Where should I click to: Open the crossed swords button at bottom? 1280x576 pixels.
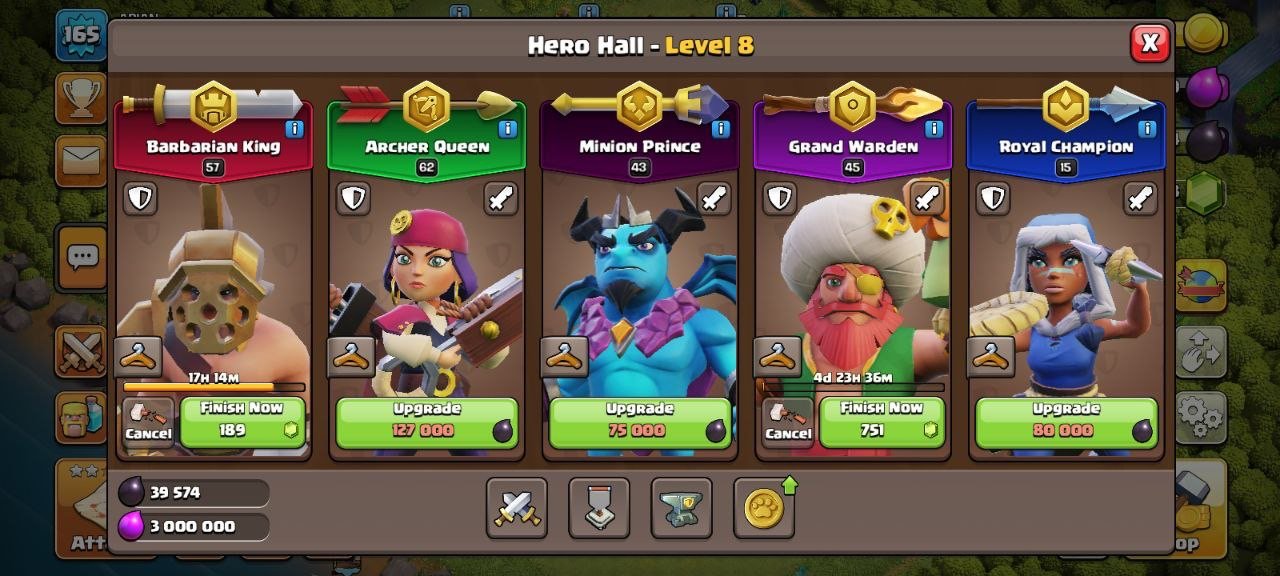517,508
